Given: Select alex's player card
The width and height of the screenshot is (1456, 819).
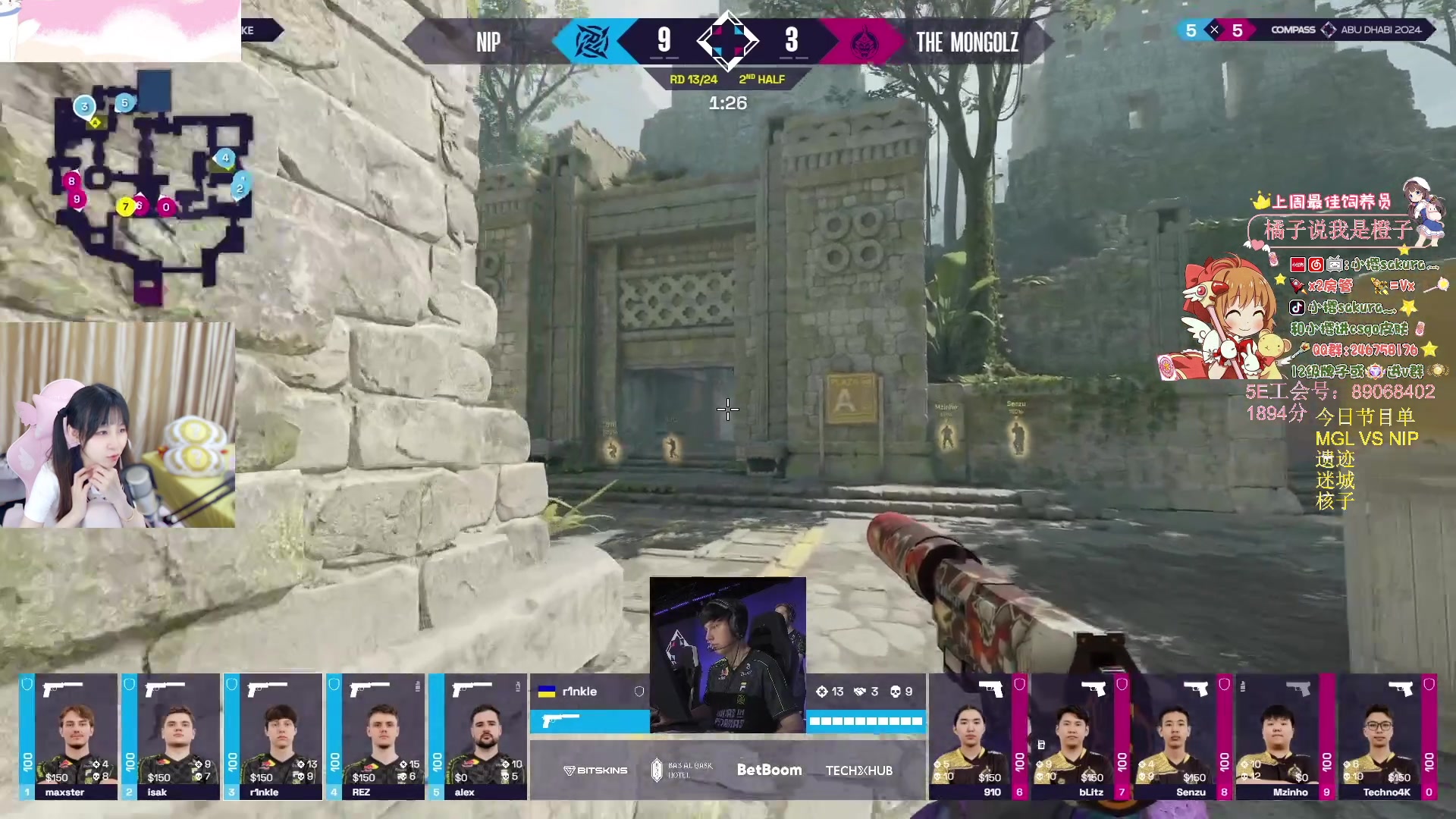Looking at the screenshot, I should 478,736.
